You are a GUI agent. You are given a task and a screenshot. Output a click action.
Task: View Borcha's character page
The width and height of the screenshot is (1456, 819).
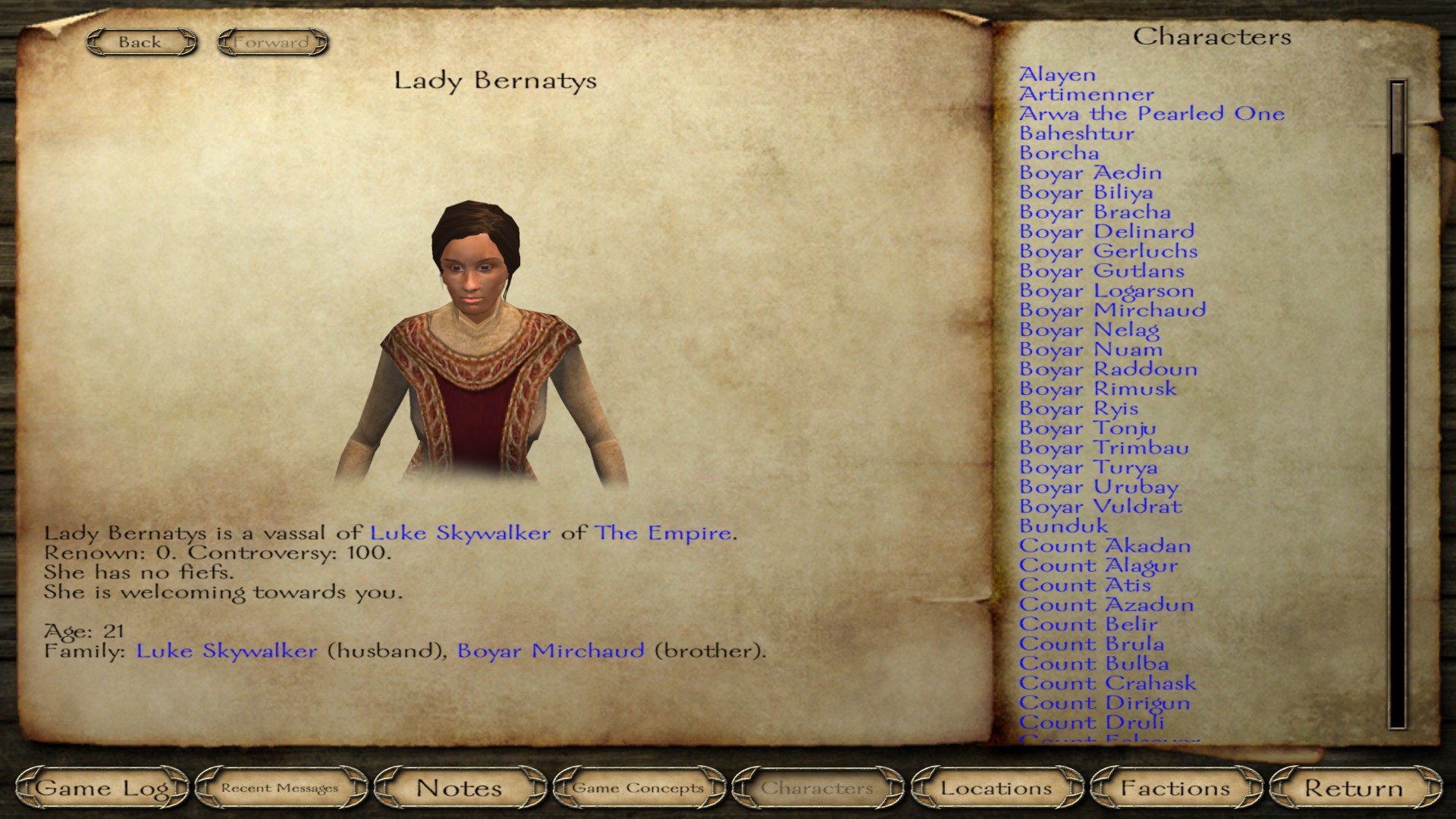tap(1059, 153)
